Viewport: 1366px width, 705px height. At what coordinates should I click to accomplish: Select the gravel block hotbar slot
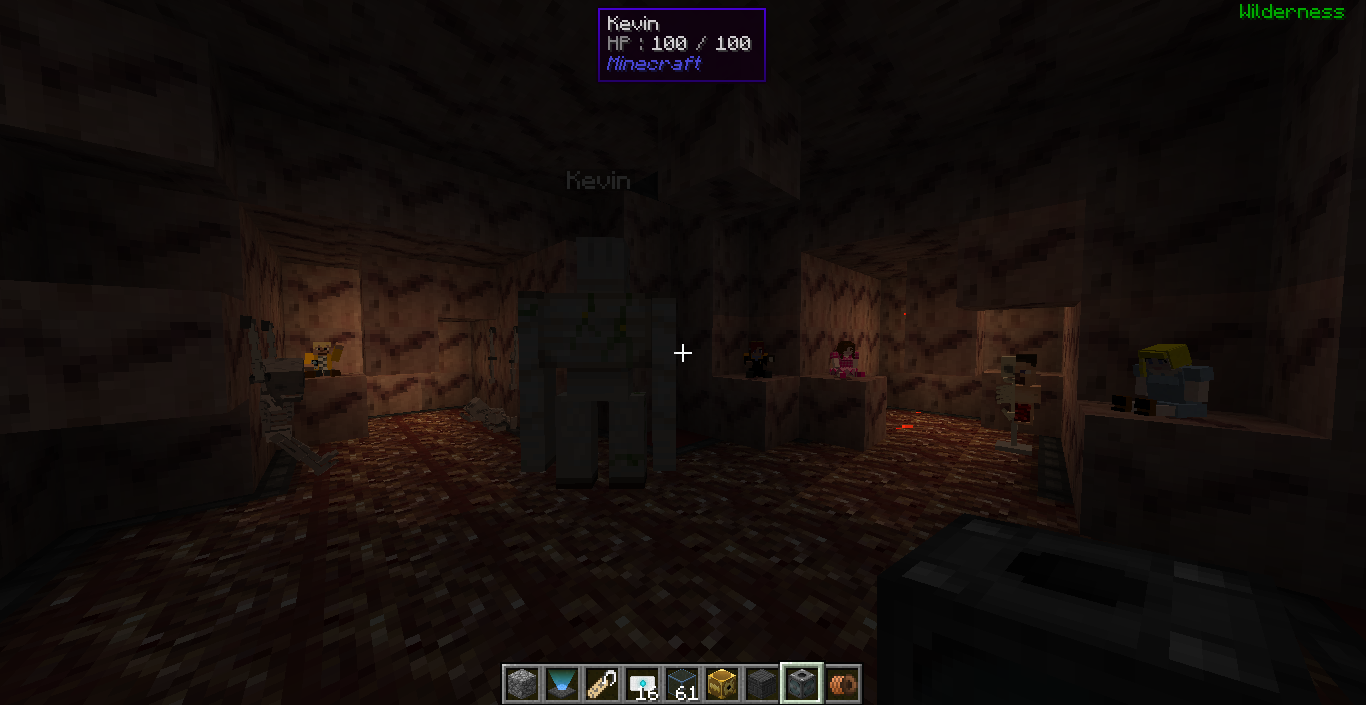(522, 684)
